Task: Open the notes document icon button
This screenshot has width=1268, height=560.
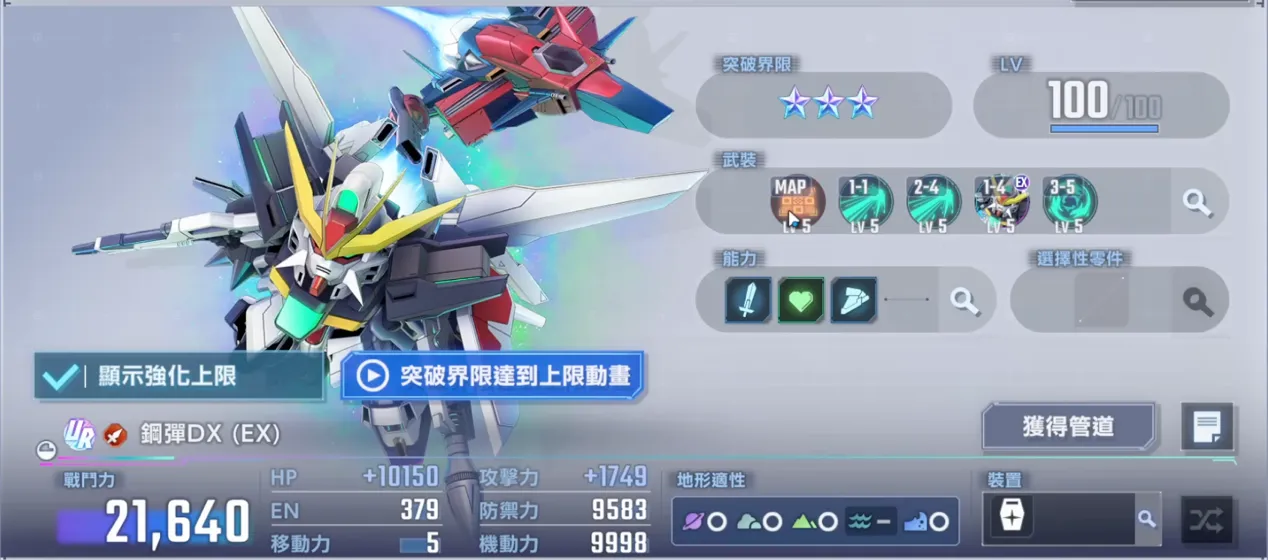Action: [1206, 427]
